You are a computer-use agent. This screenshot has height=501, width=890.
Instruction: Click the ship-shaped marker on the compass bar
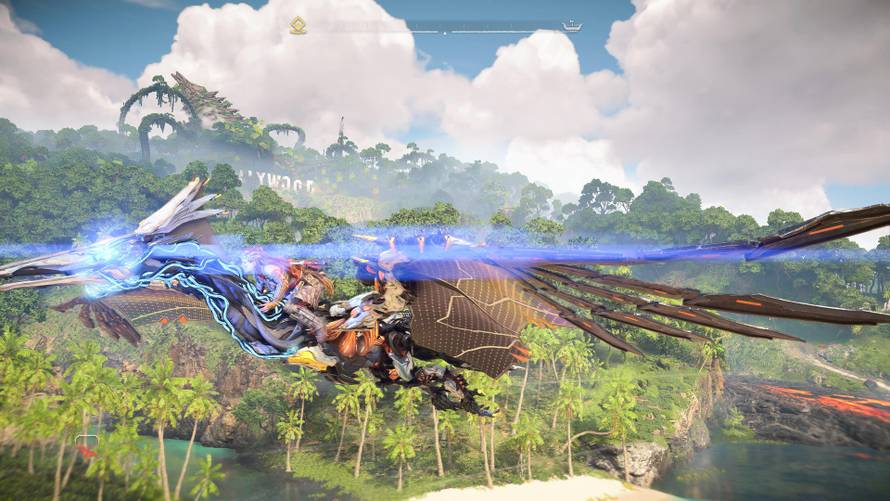pyautogui.click(x=572, y=26)
